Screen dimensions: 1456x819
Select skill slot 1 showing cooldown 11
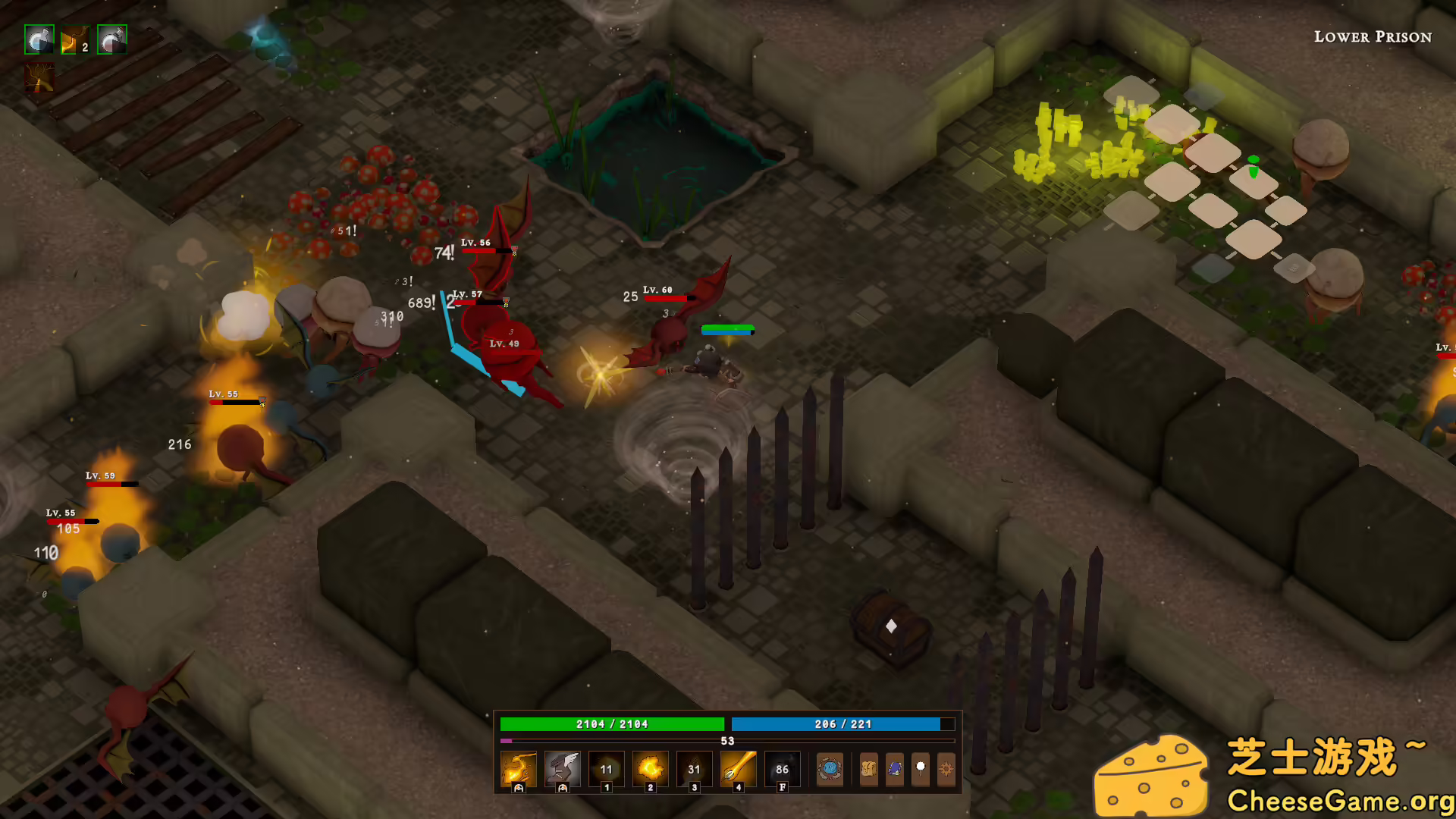pyautogui.click(x=606, y=768)
